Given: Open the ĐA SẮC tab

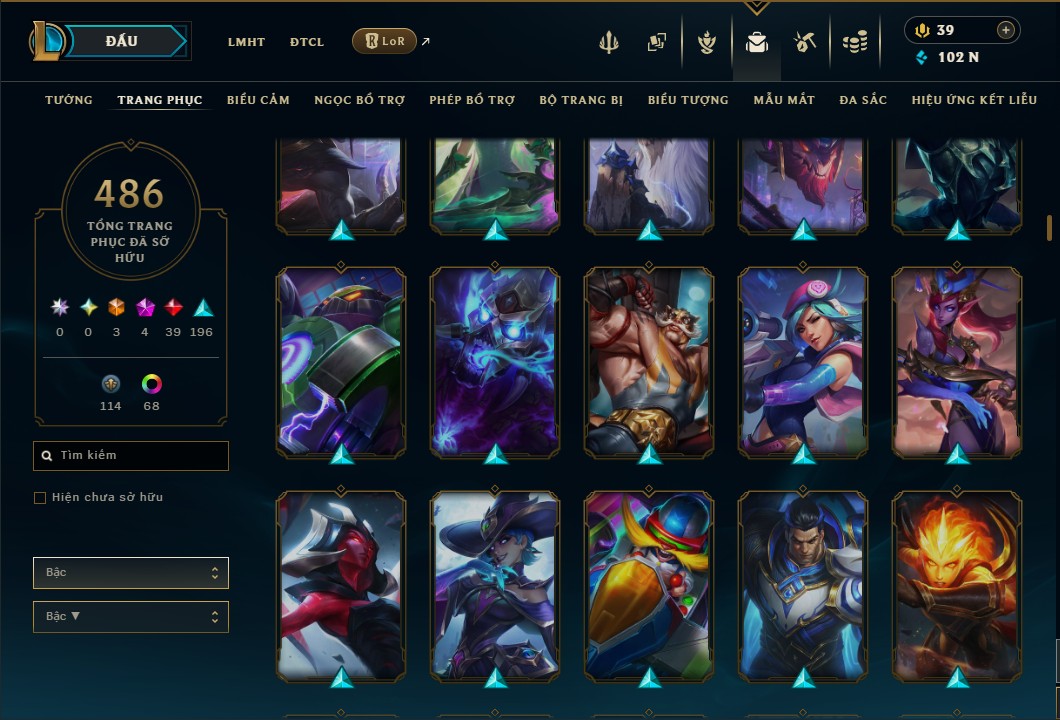Looking at the screenshot, I should [863, 100].
